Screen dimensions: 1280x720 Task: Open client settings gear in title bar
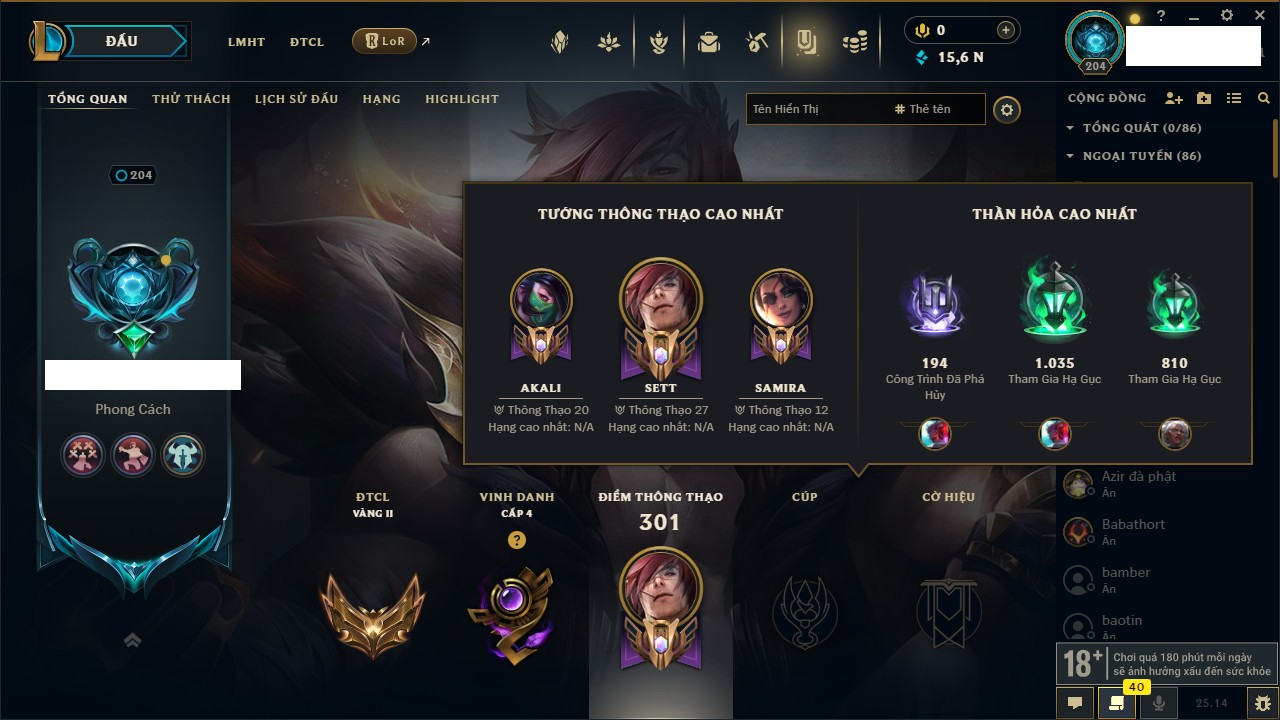click(1227, 16)
